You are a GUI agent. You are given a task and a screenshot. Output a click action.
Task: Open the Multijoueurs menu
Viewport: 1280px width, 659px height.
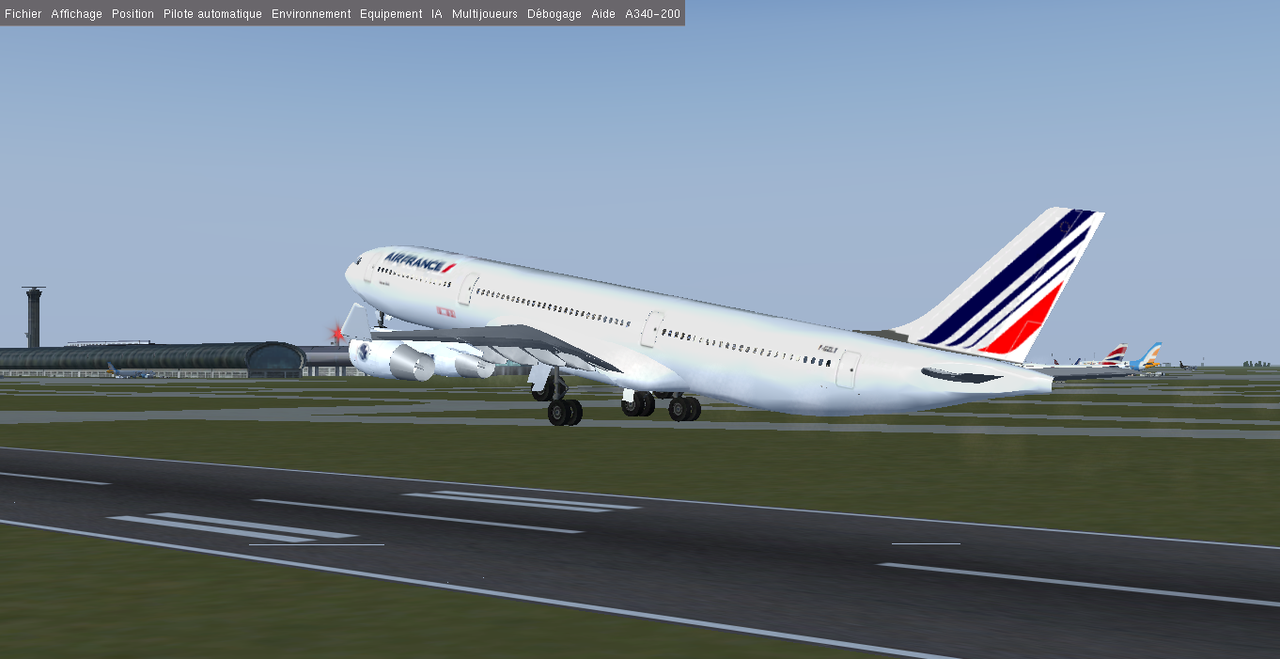click(x=485, y=14)
